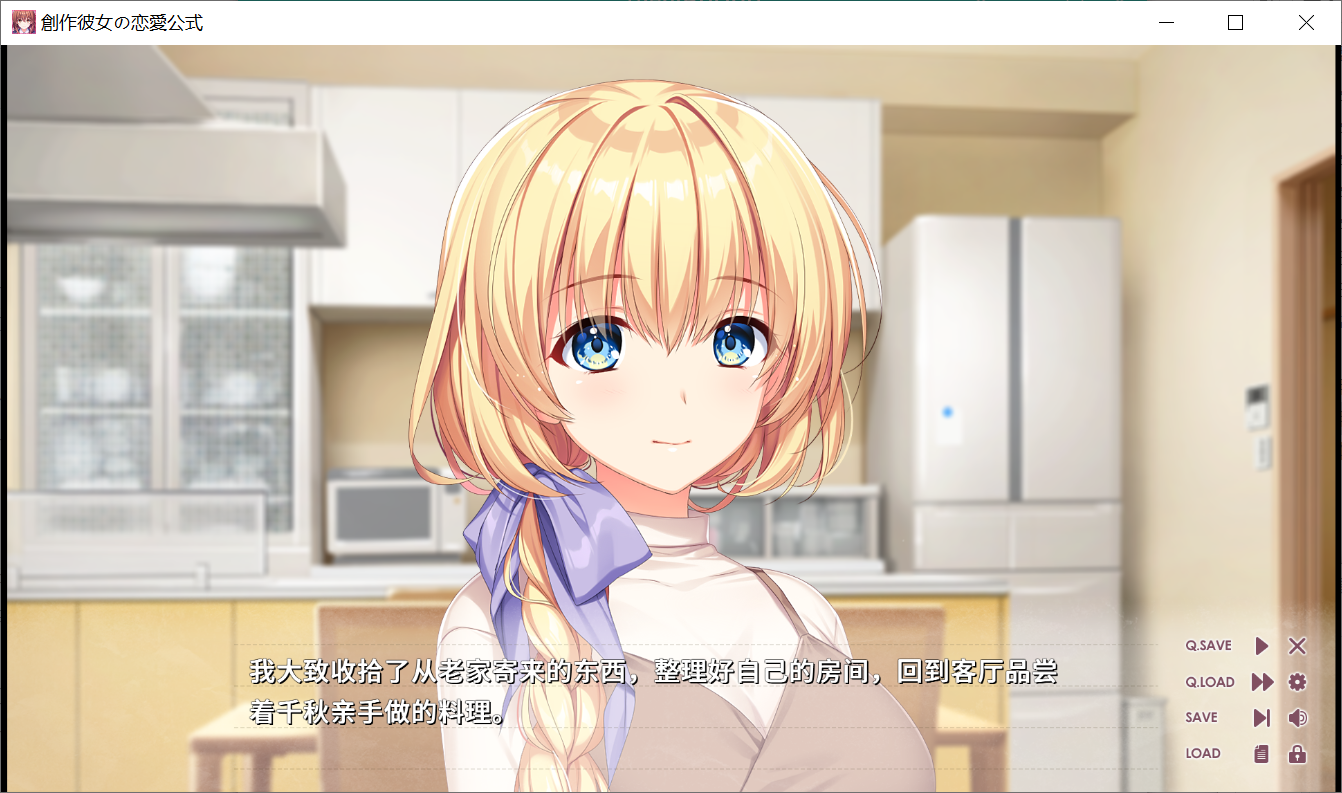Lock the screen with the padlock icon
The height and width of the screenshot is (793, 1342).
point(1297,753)
